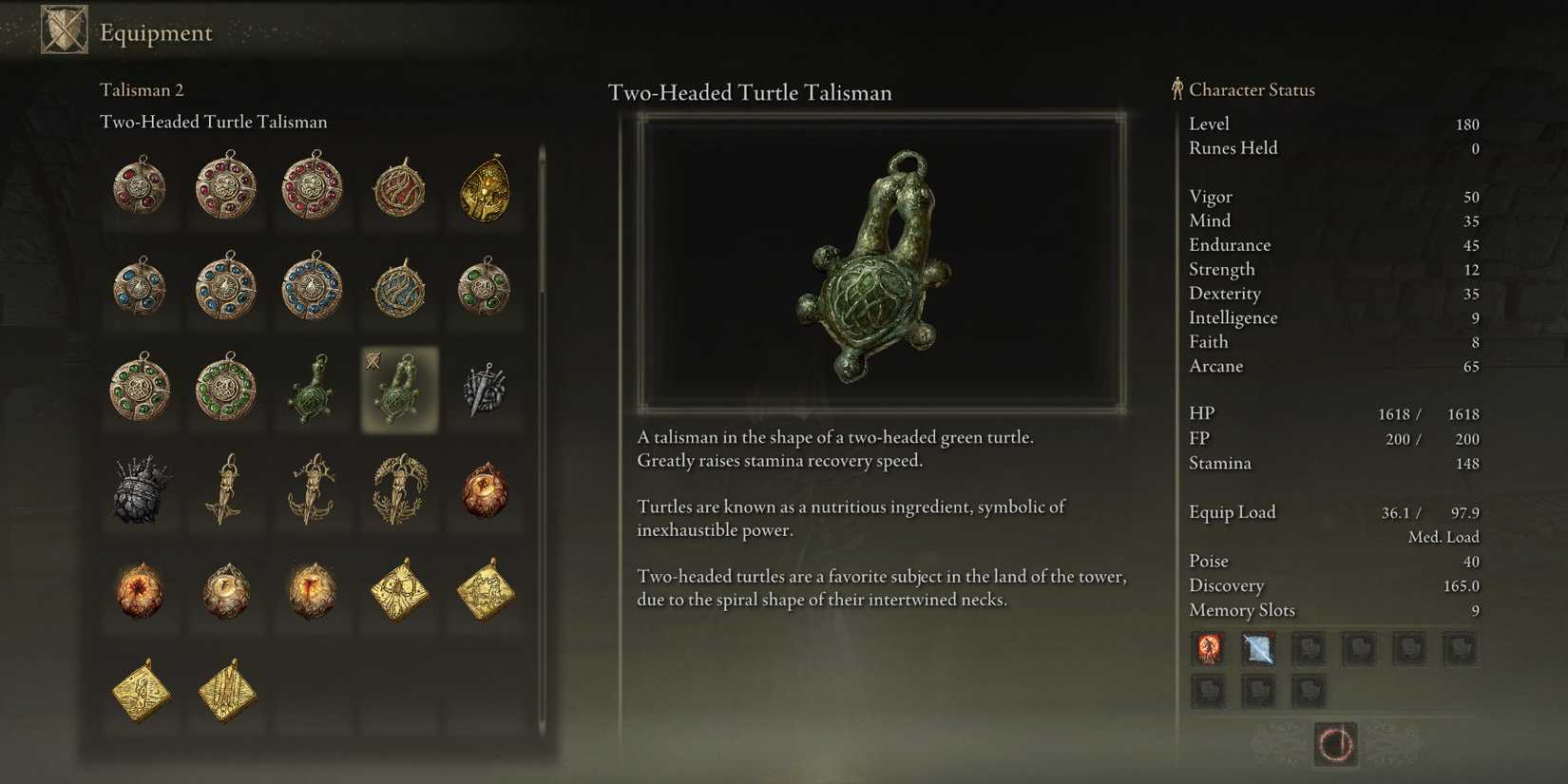Select the first Crimson Amber Medallion
Image resolution: width=1568 pixels, height=784 pixels.
[141, 188]
